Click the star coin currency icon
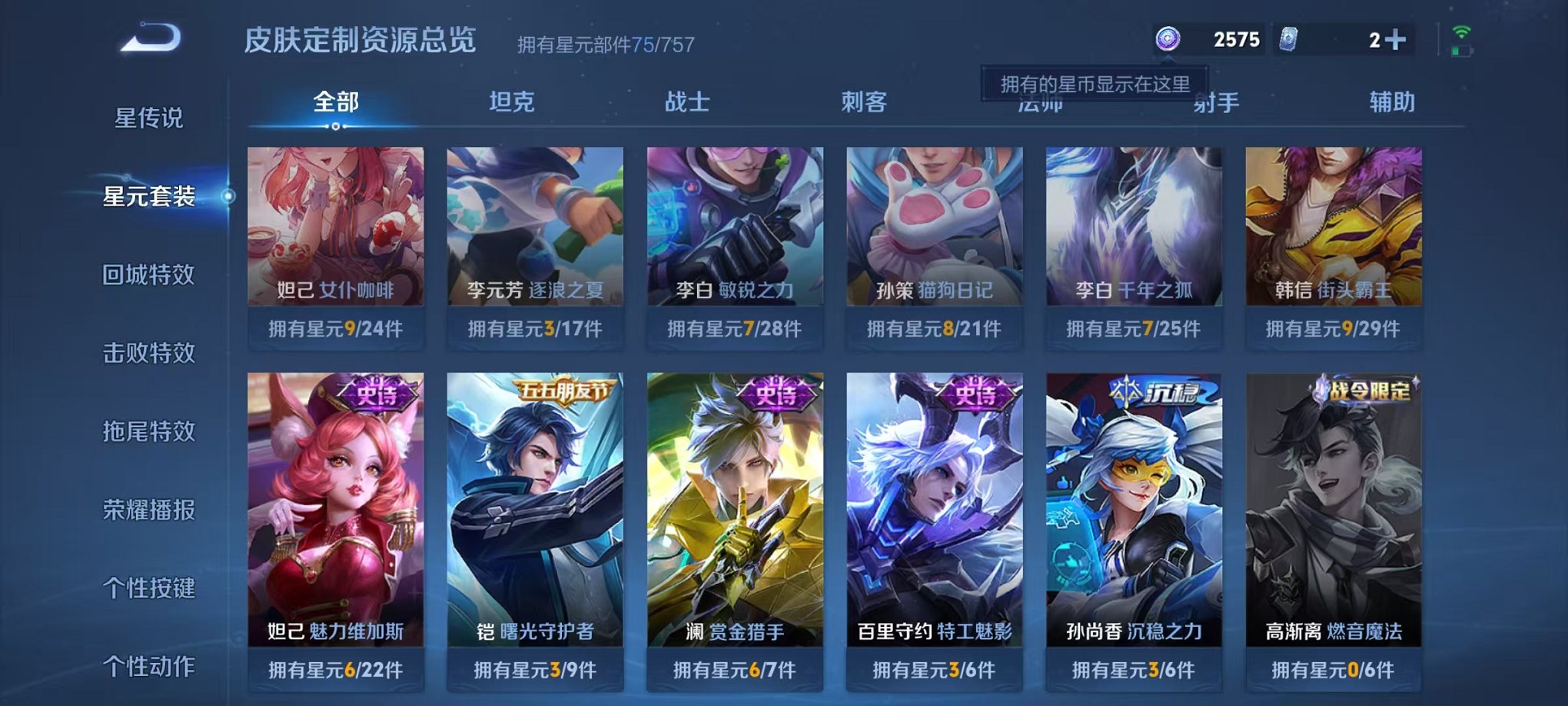The width and height of the screenshot is (1568, 706). 1167,37
